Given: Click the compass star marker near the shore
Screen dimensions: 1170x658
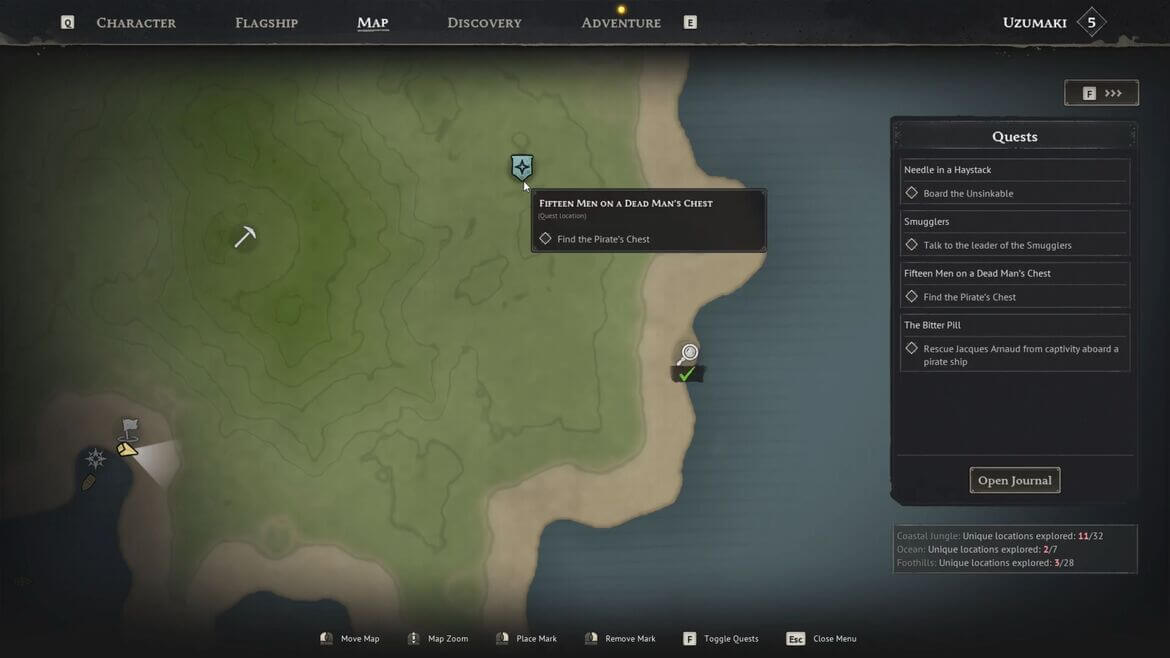Looking at the screenshot, I should 96,459.
